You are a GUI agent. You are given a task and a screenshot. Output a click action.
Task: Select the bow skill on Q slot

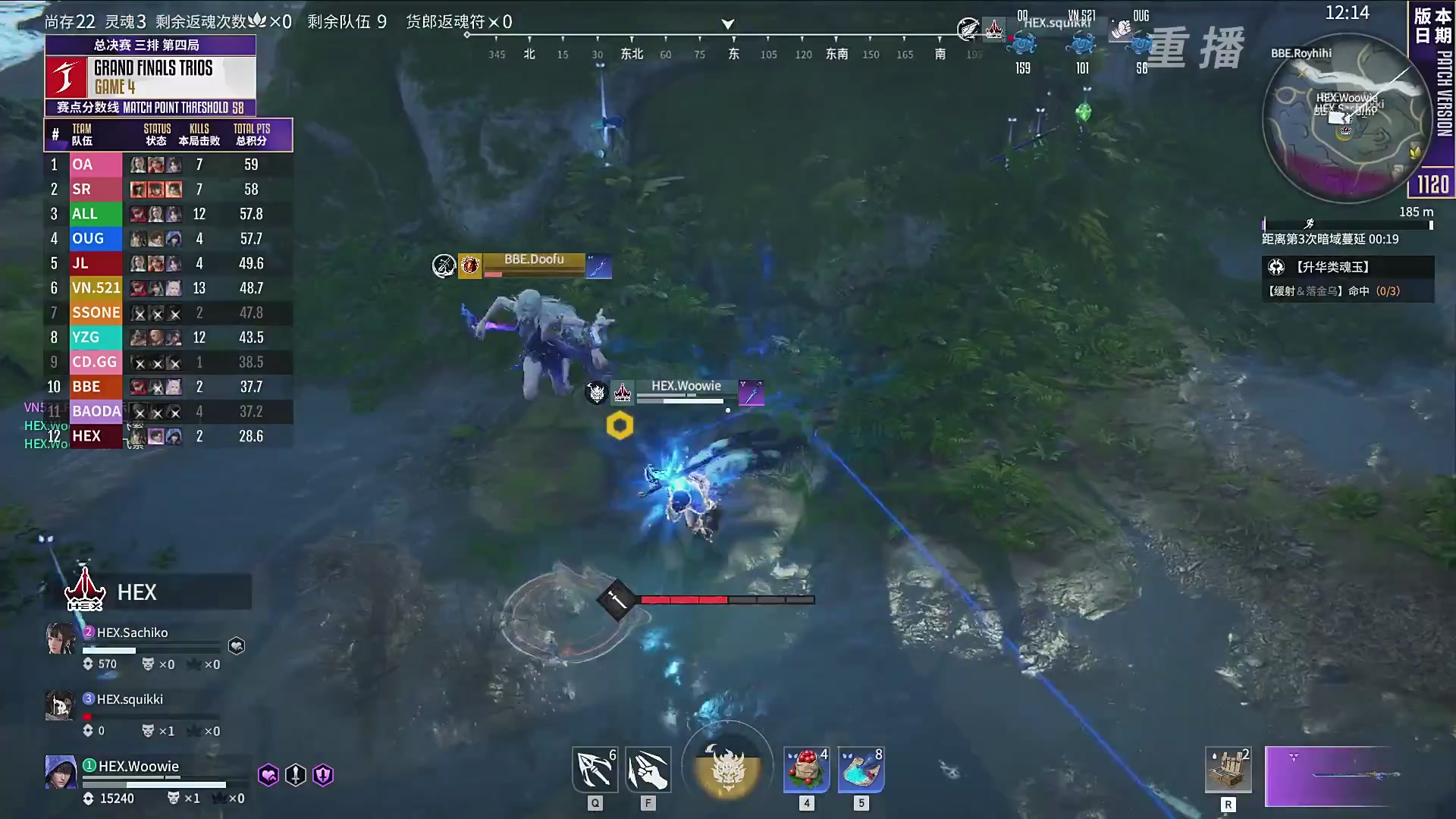point(595,770)
